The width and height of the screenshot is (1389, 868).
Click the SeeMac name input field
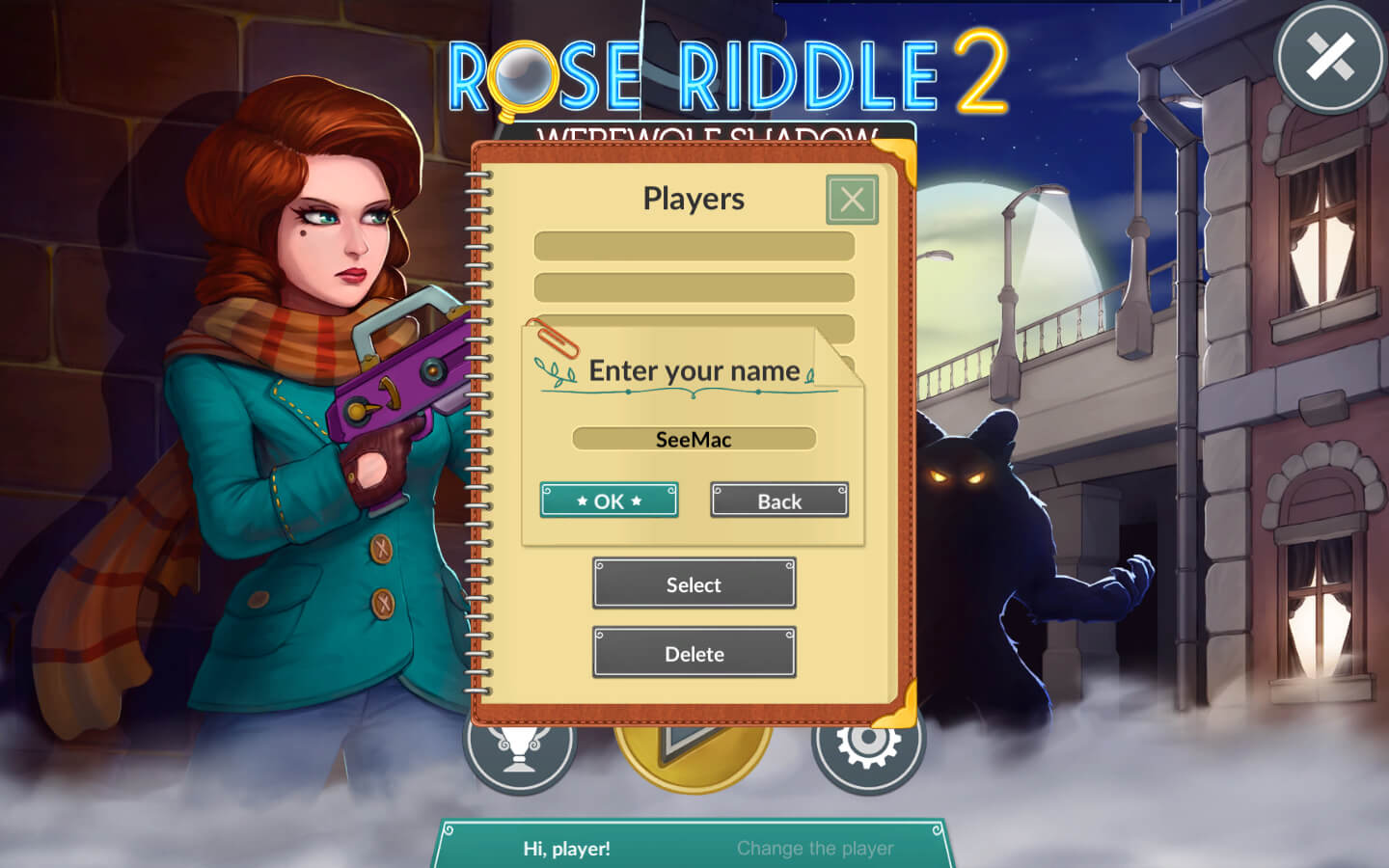694,439
